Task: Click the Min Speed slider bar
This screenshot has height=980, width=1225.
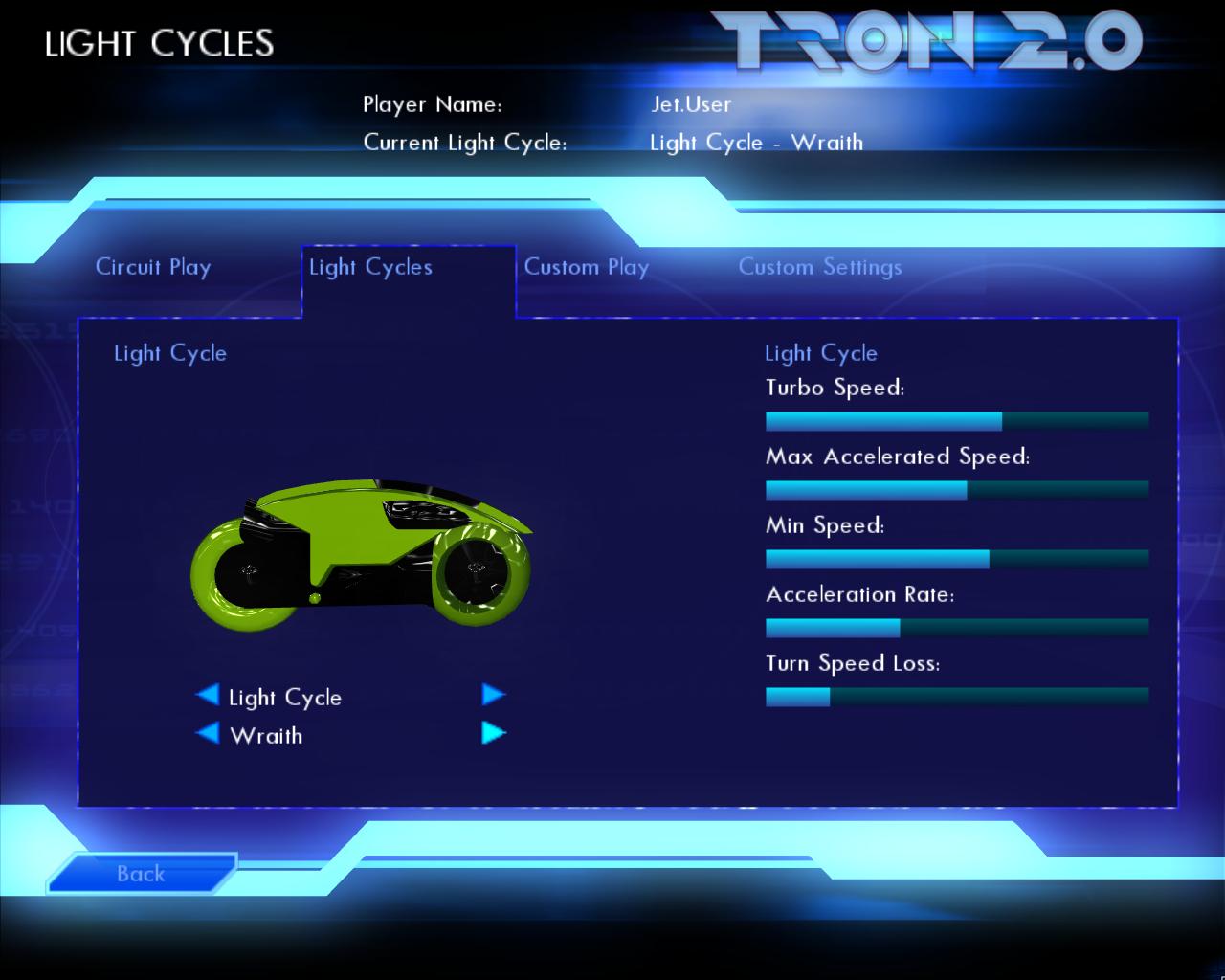Action: click(955, 557)
